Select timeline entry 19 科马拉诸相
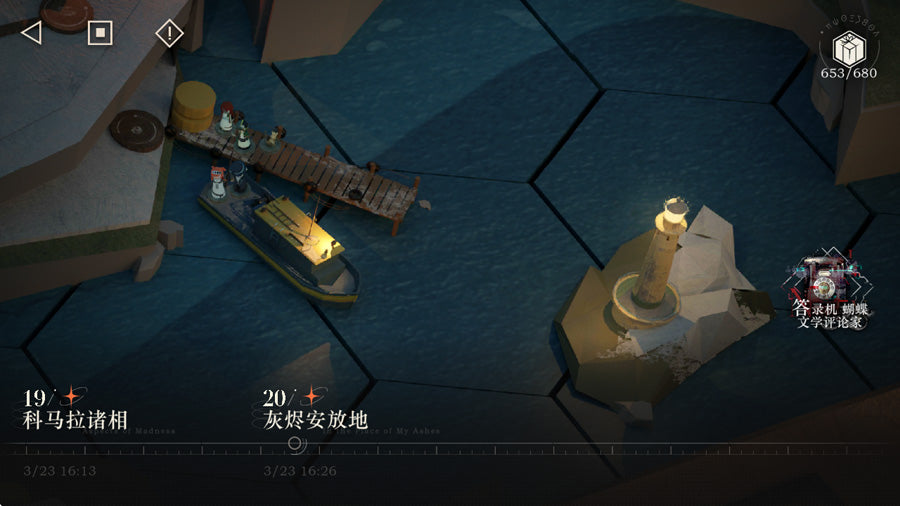This screenshot has width=900, height=506. (74, 409)
